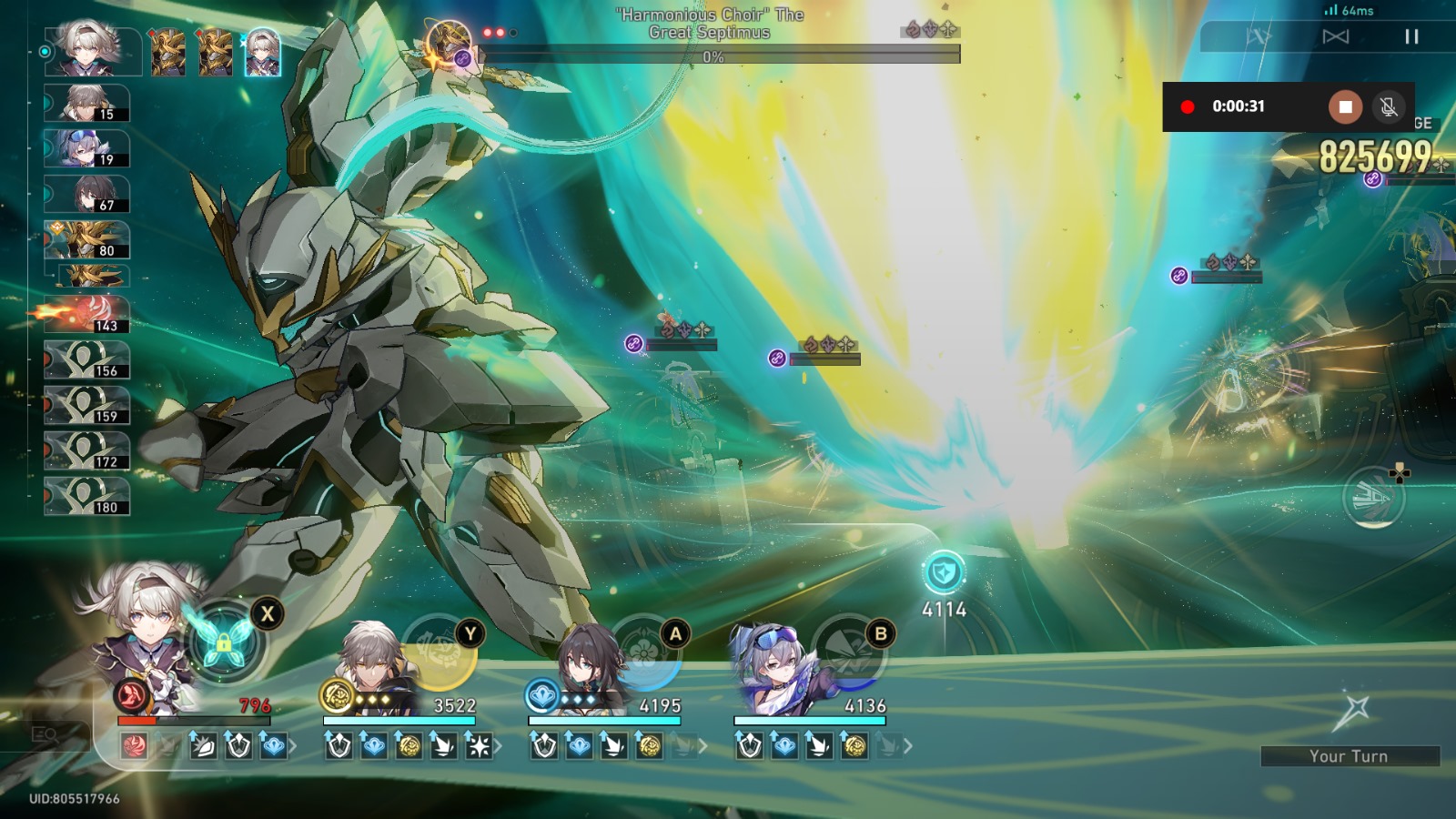Click the shield value icon showing 4114

pyautogui.click(x=943, y=573)
